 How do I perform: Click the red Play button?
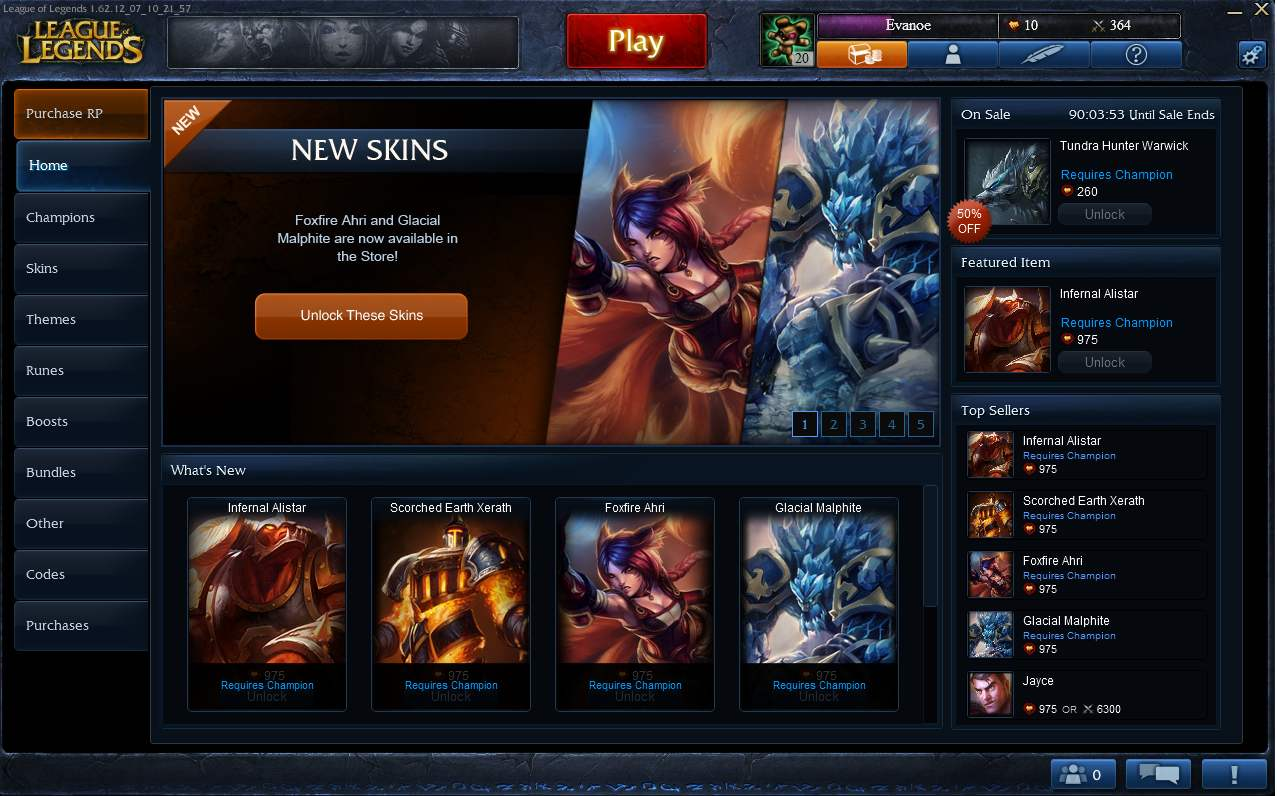point(636,41)
